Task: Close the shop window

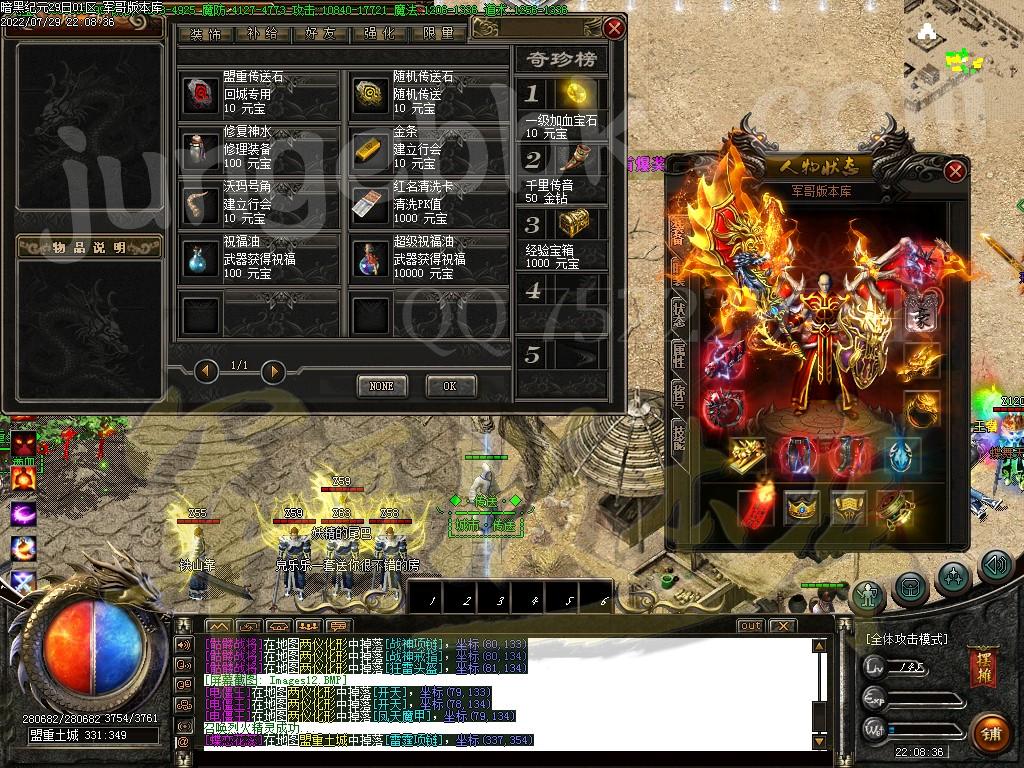Action: [614, 28]
